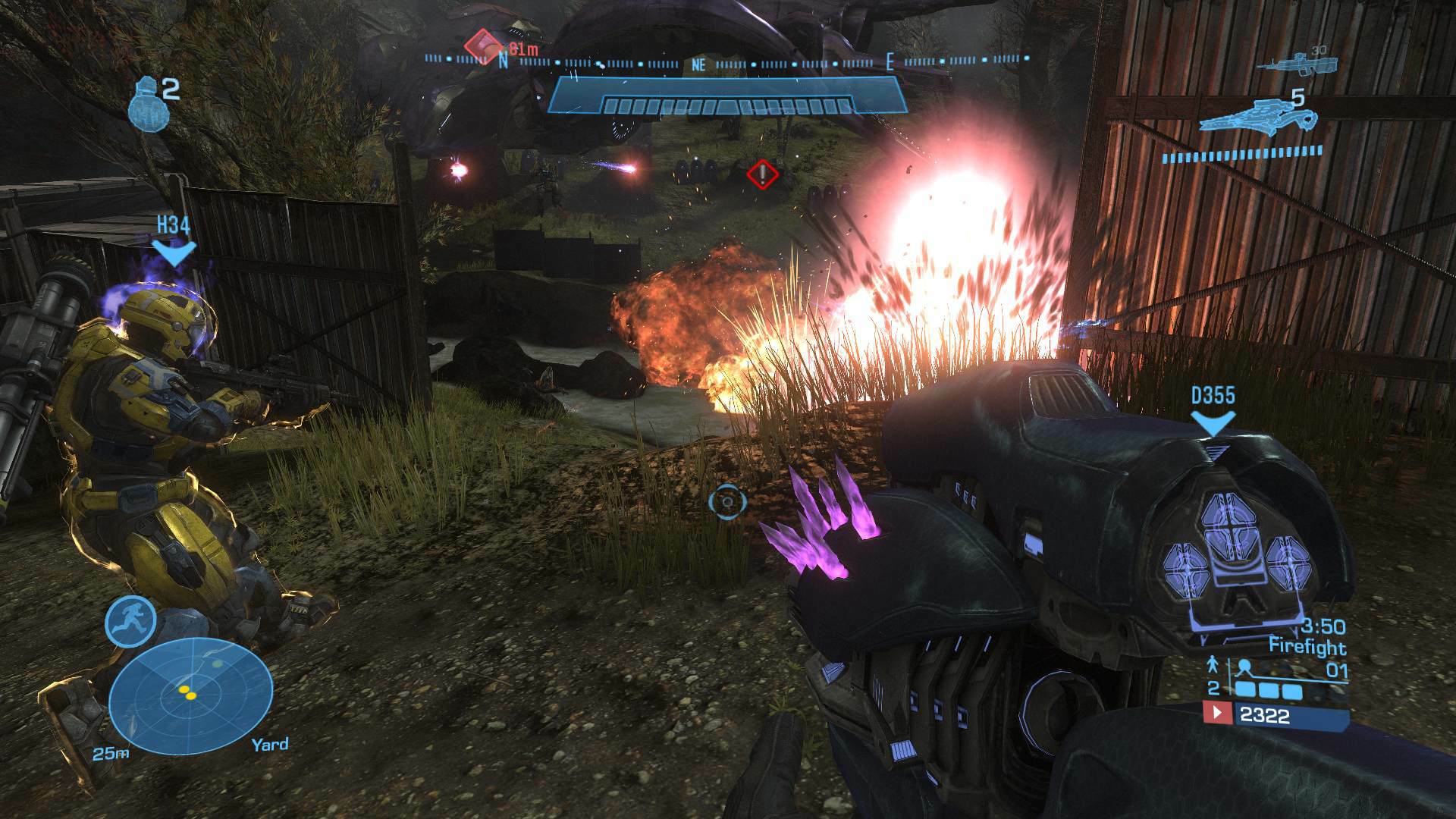The height and width of the screenshot is (819, 1456).
Task: Click the 3:50 match timer
Action: [x=1323, y=627]
